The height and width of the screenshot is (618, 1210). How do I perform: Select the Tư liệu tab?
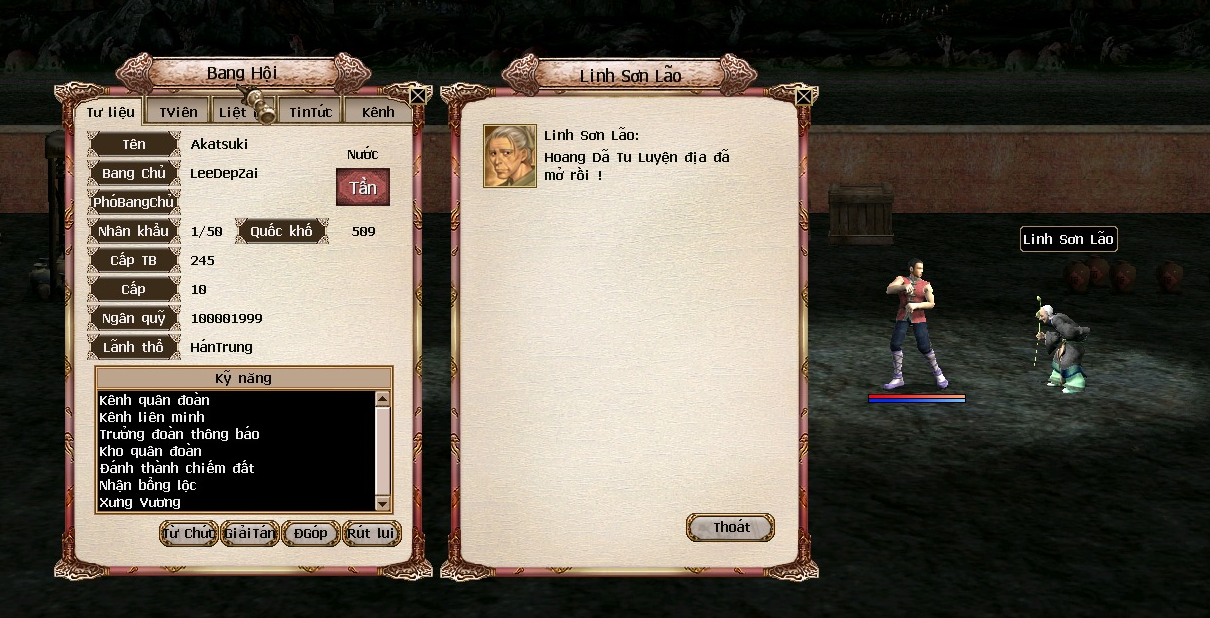110,111
